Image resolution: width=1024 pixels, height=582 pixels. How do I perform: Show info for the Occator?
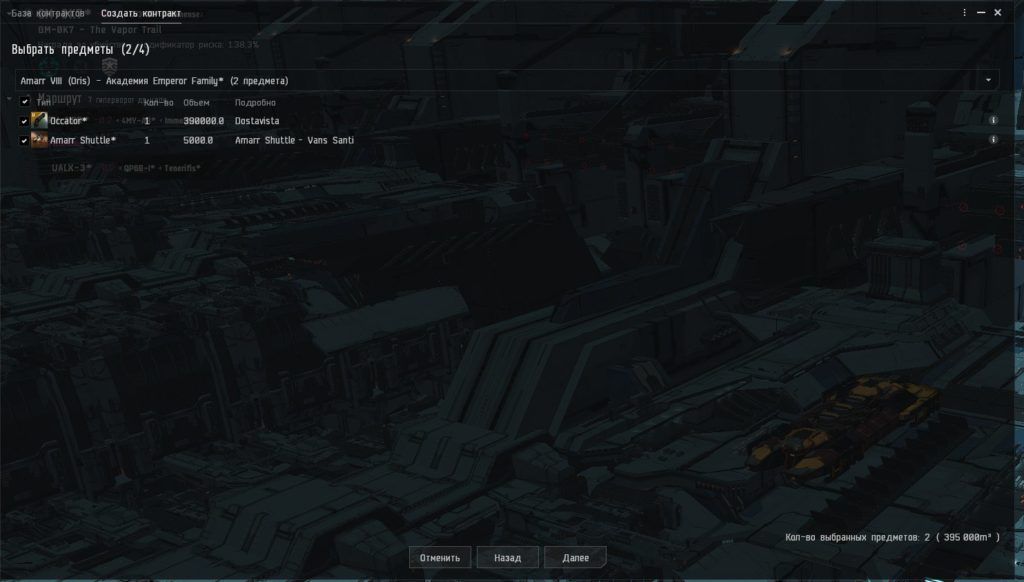coord(993,120)
